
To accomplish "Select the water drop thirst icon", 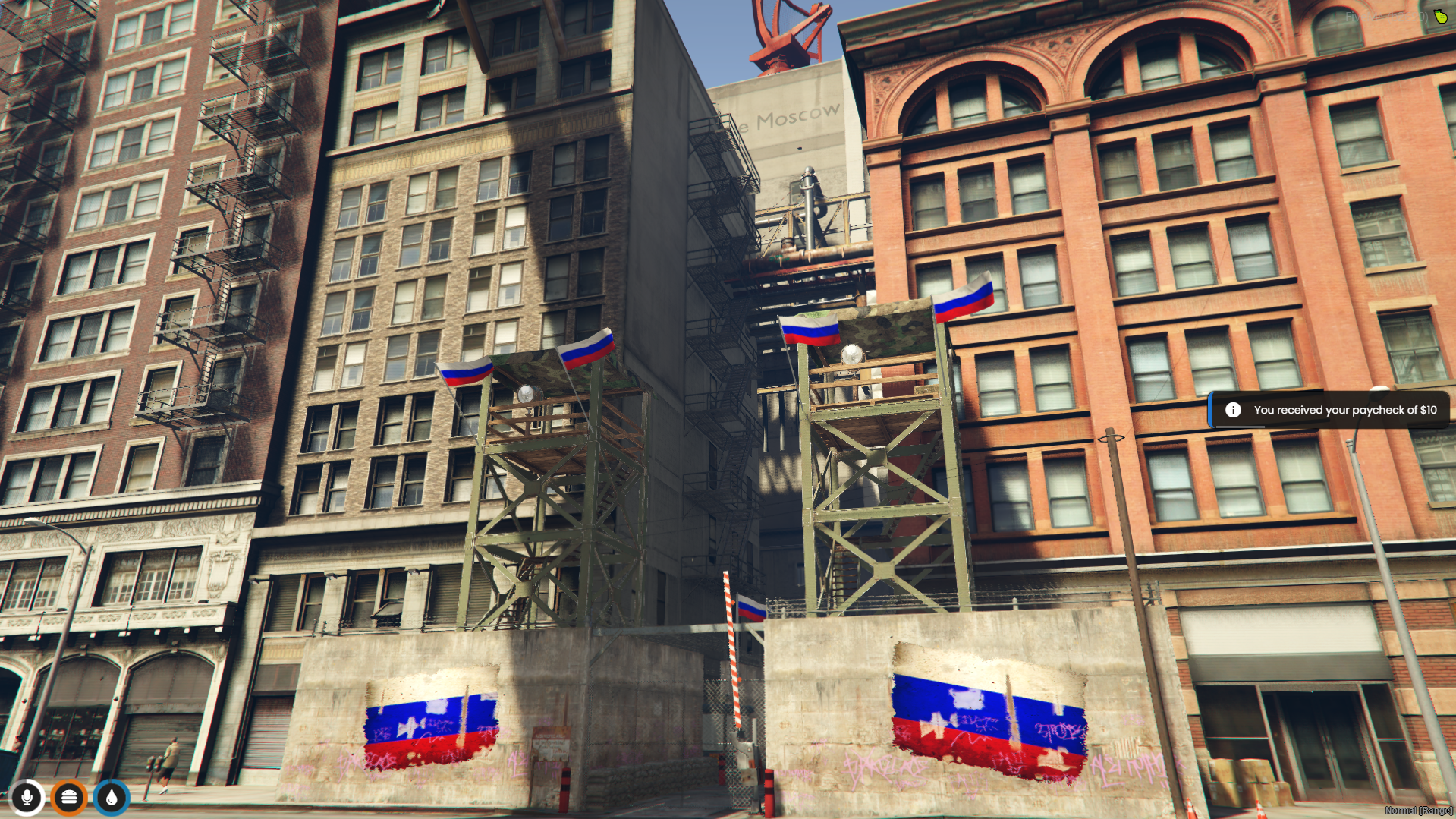I will tap(112, 797).
